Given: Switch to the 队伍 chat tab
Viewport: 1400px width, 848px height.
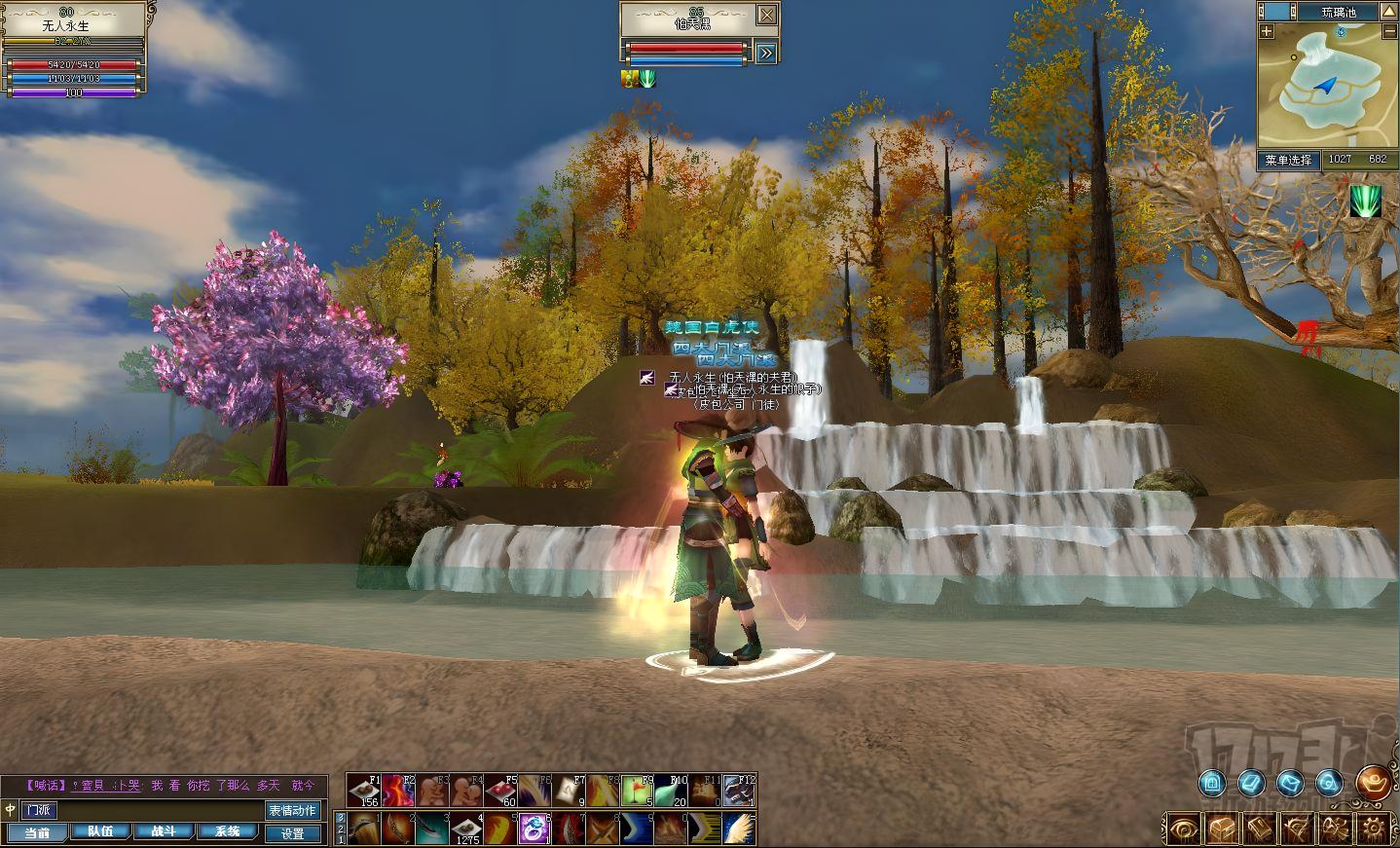Looking at the screenshot, I should click(100, 832).
